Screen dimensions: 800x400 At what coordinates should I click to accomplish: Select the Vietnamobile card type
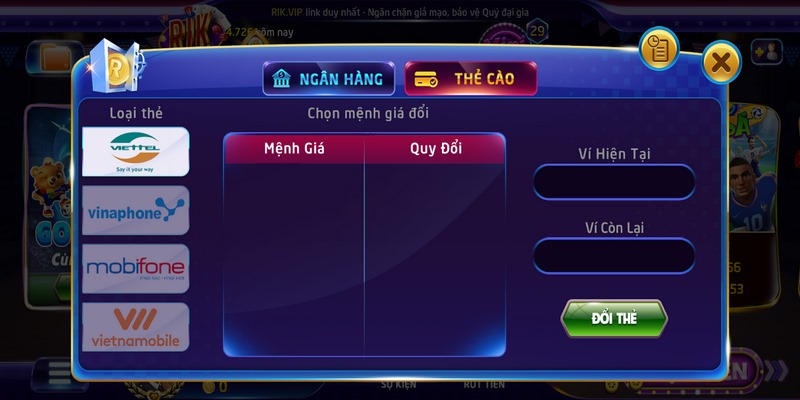pos(135,327)
